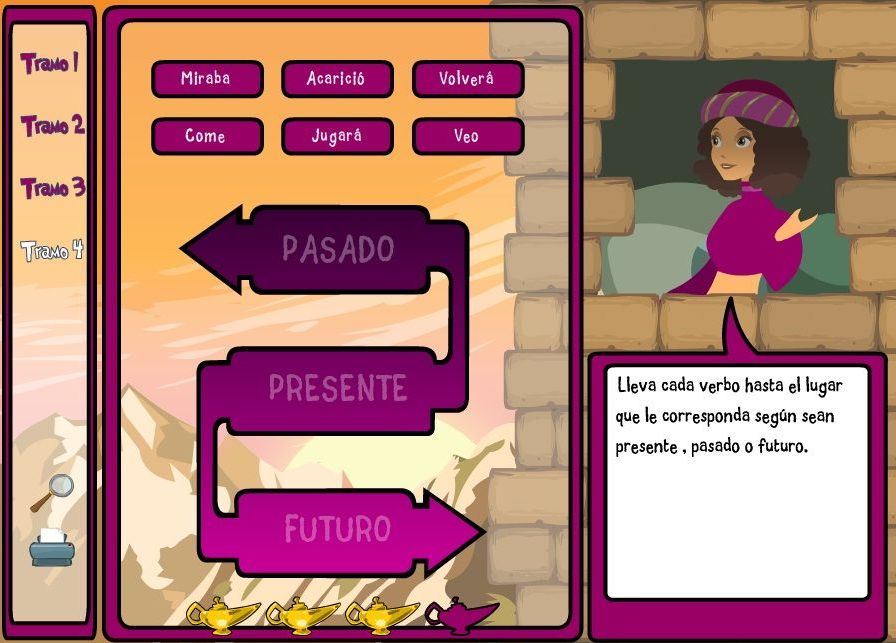Pick the Acarició verb tile
Viewport: 896px width, 643px height.
pyautogui.click(x=337, y=79)
